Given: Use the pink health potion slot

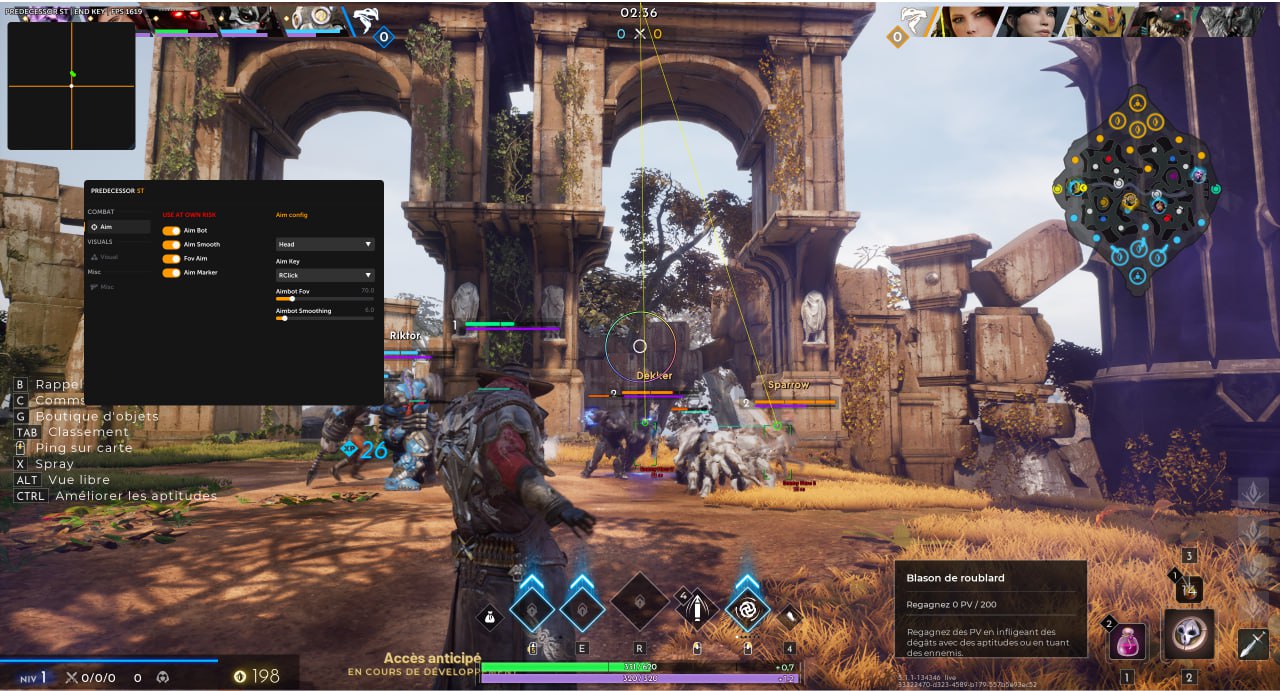Looking at the screenshot, I should 1127,640.
